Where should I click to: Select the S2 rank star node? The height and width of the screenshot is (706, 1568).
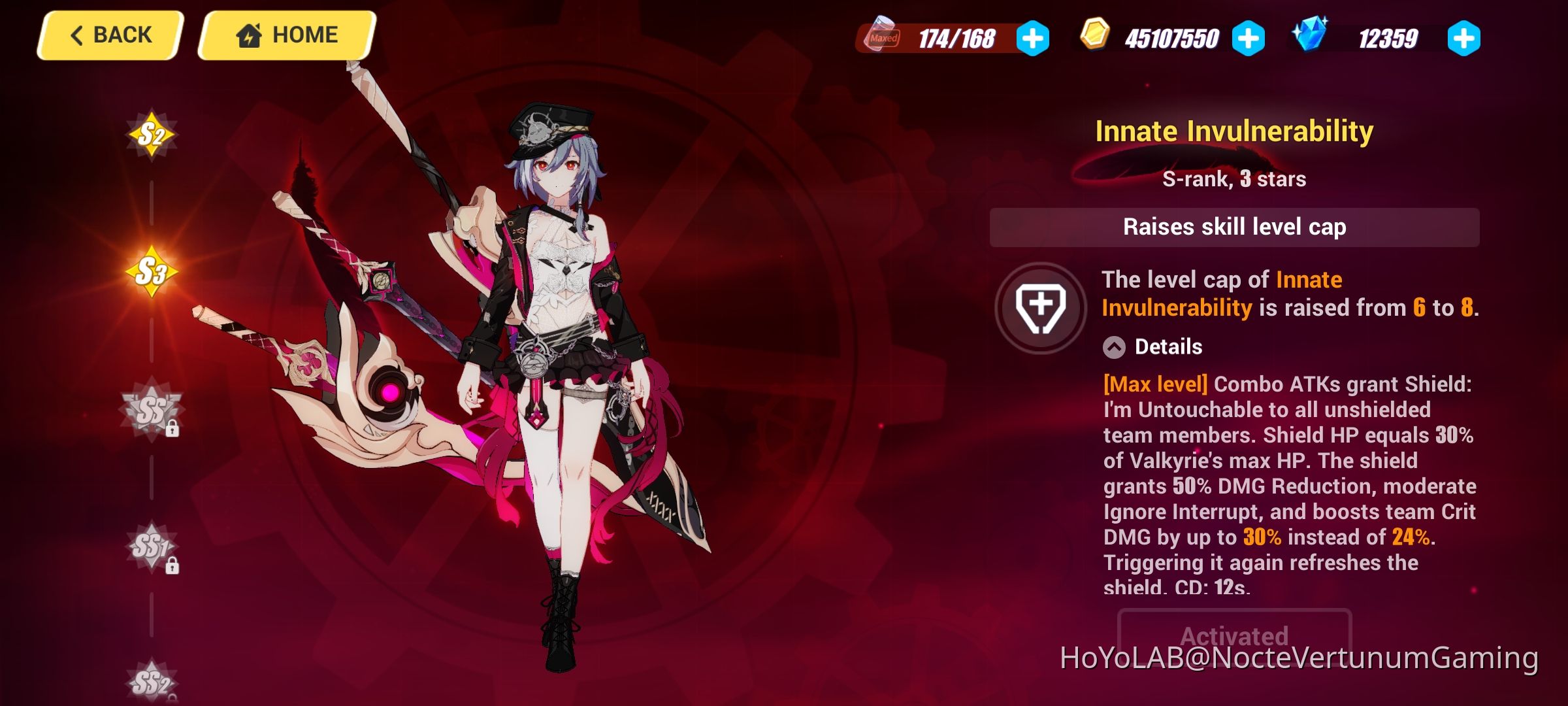click(152, 132)
